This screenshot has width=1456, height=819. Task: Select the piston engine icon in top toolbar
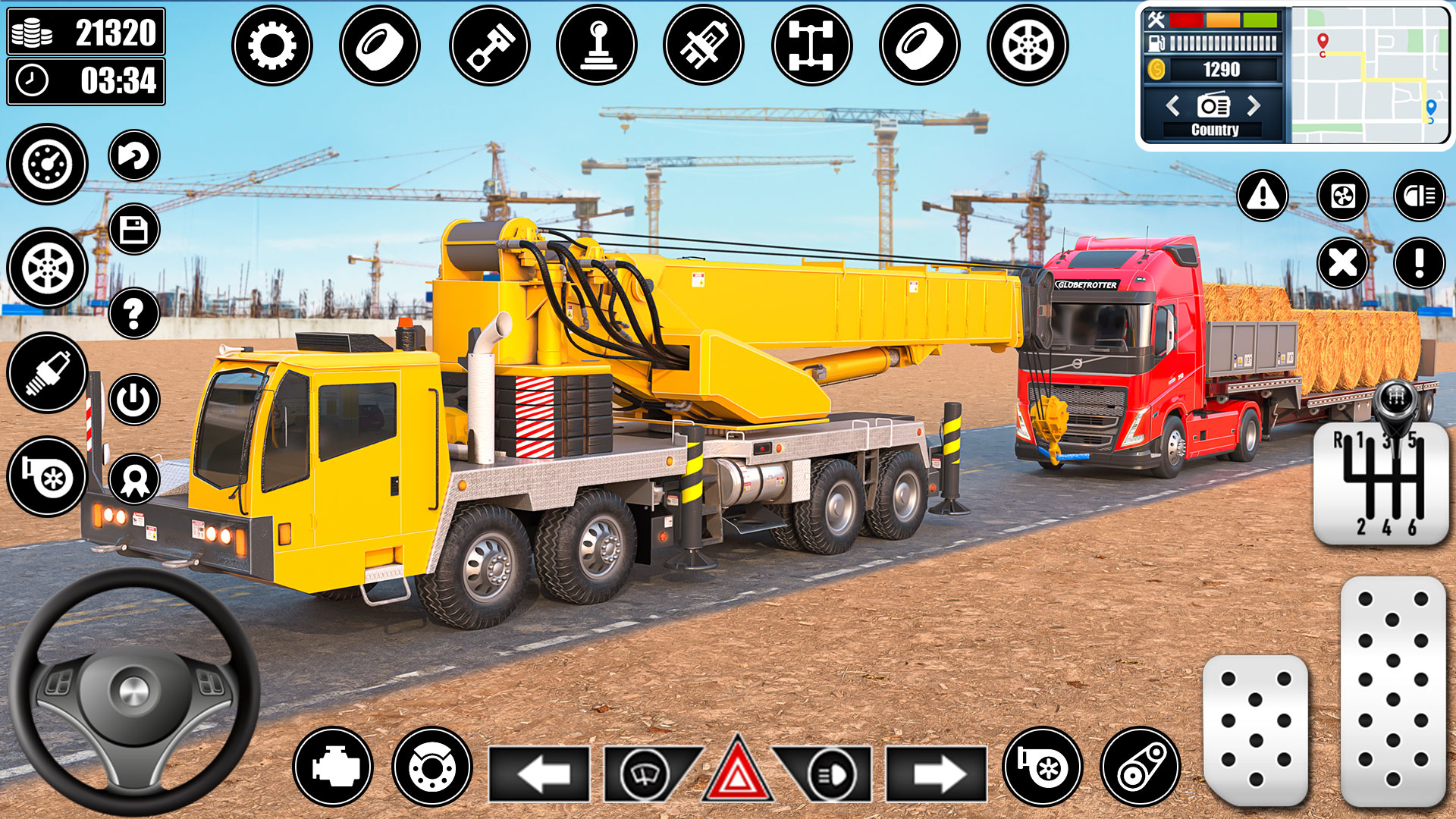(491, 44)
